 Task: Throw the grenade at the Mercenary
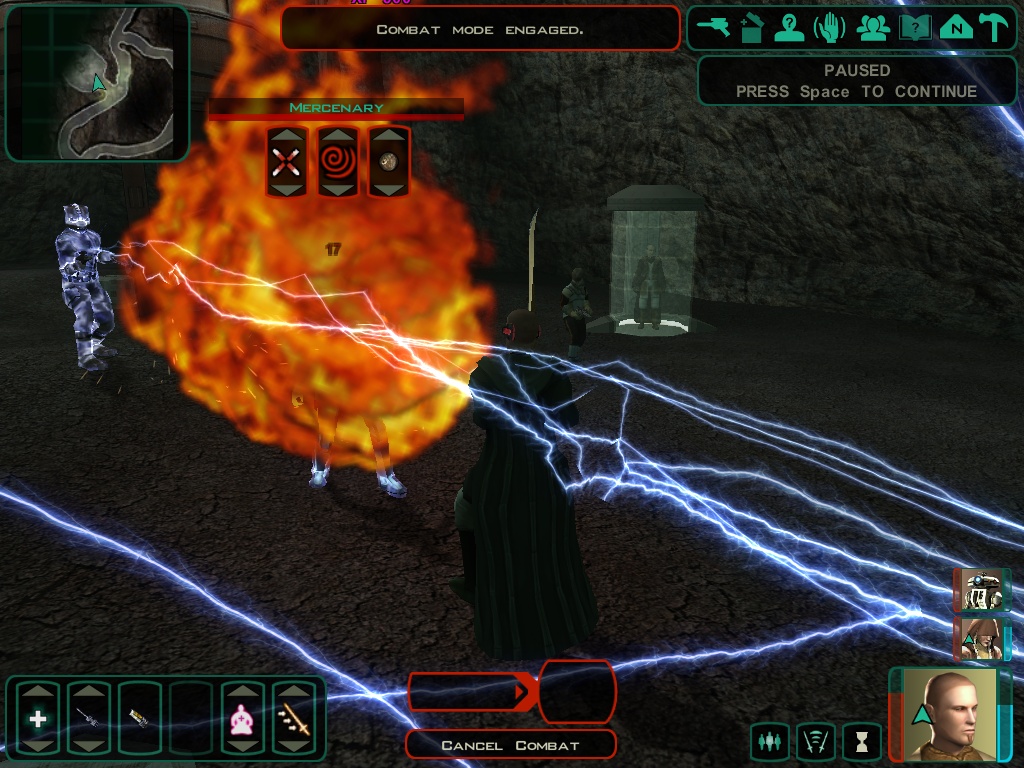pyautogui.click(x=389, y=161)
